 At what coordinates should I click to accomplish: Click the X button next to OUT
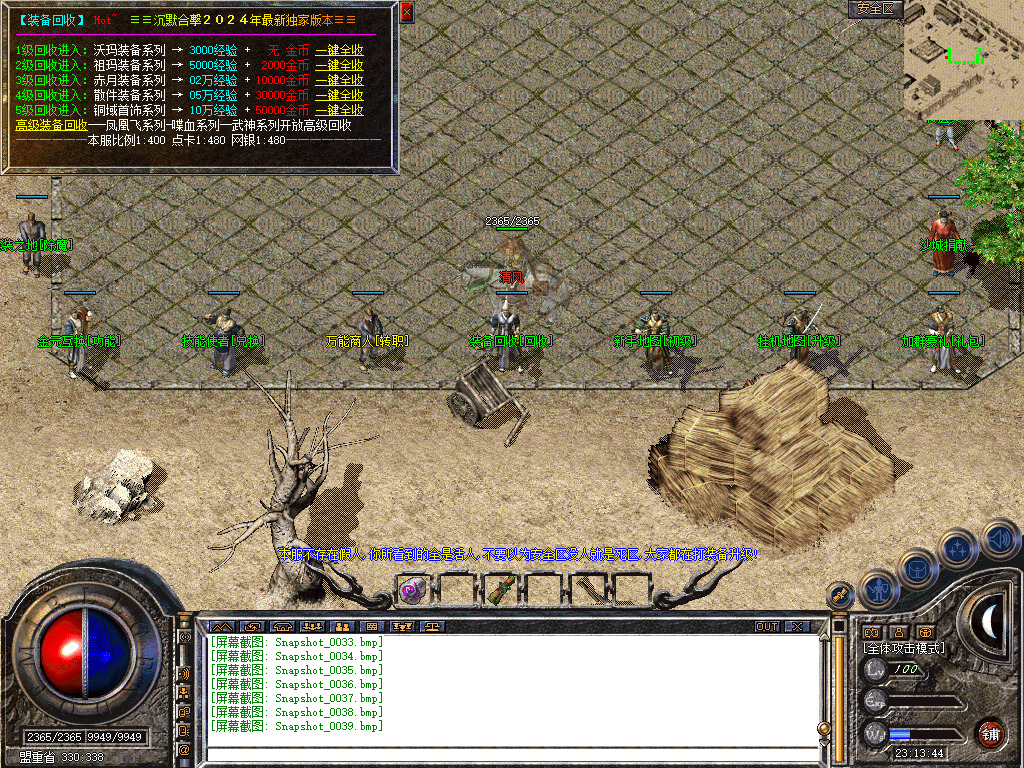[797, 627]
